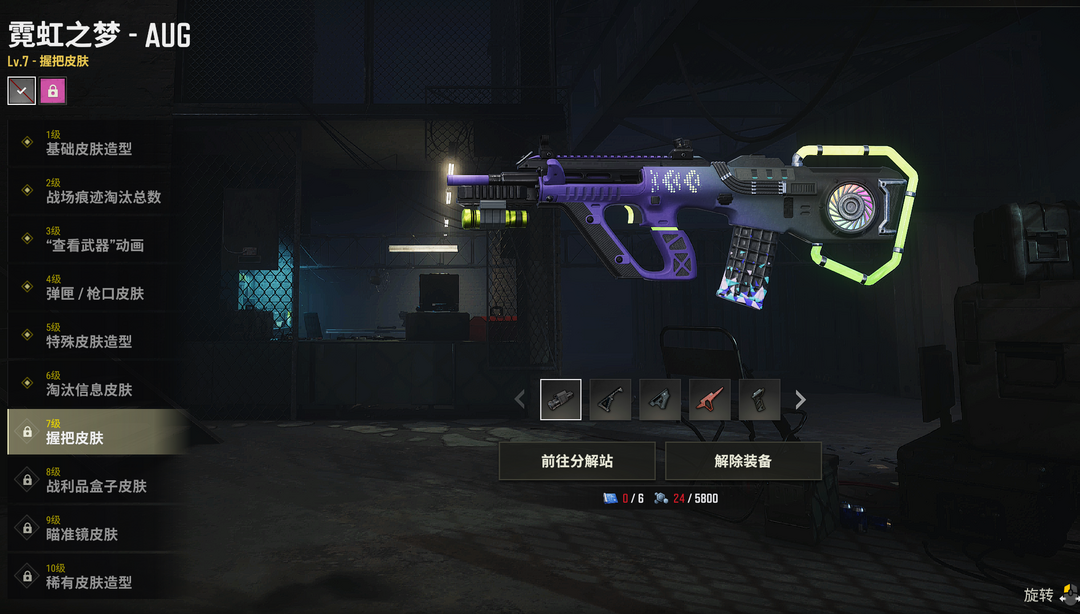This screenshot has width=1080, height=614.
Task: Select level 1 基础皮肤造型 entry
Action: point(90,143)
